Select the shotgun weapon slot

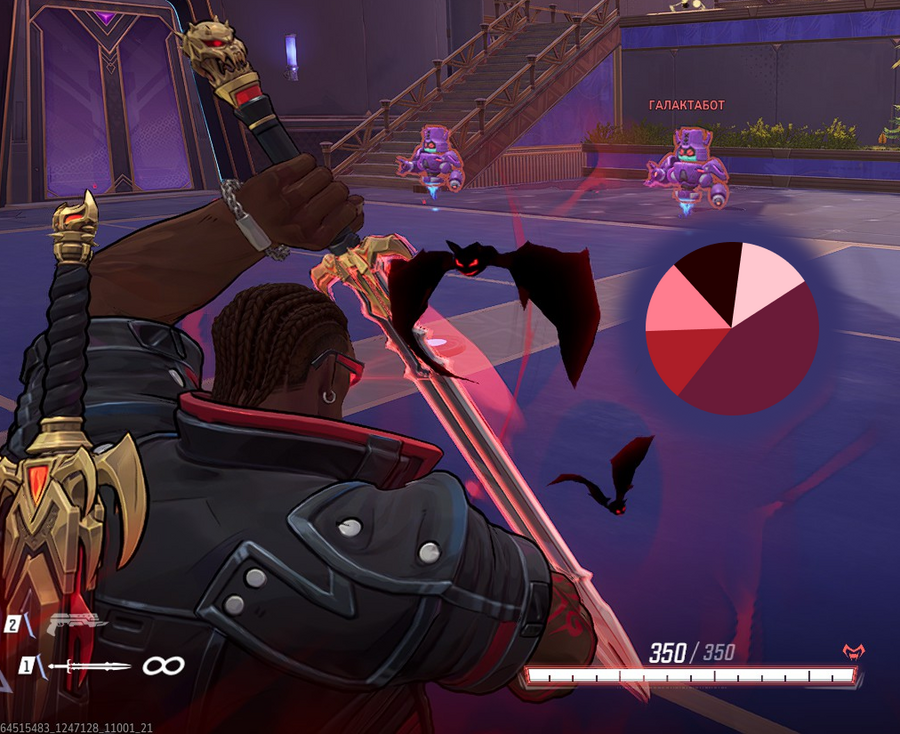pyautogui.click(x=77, y=623)
